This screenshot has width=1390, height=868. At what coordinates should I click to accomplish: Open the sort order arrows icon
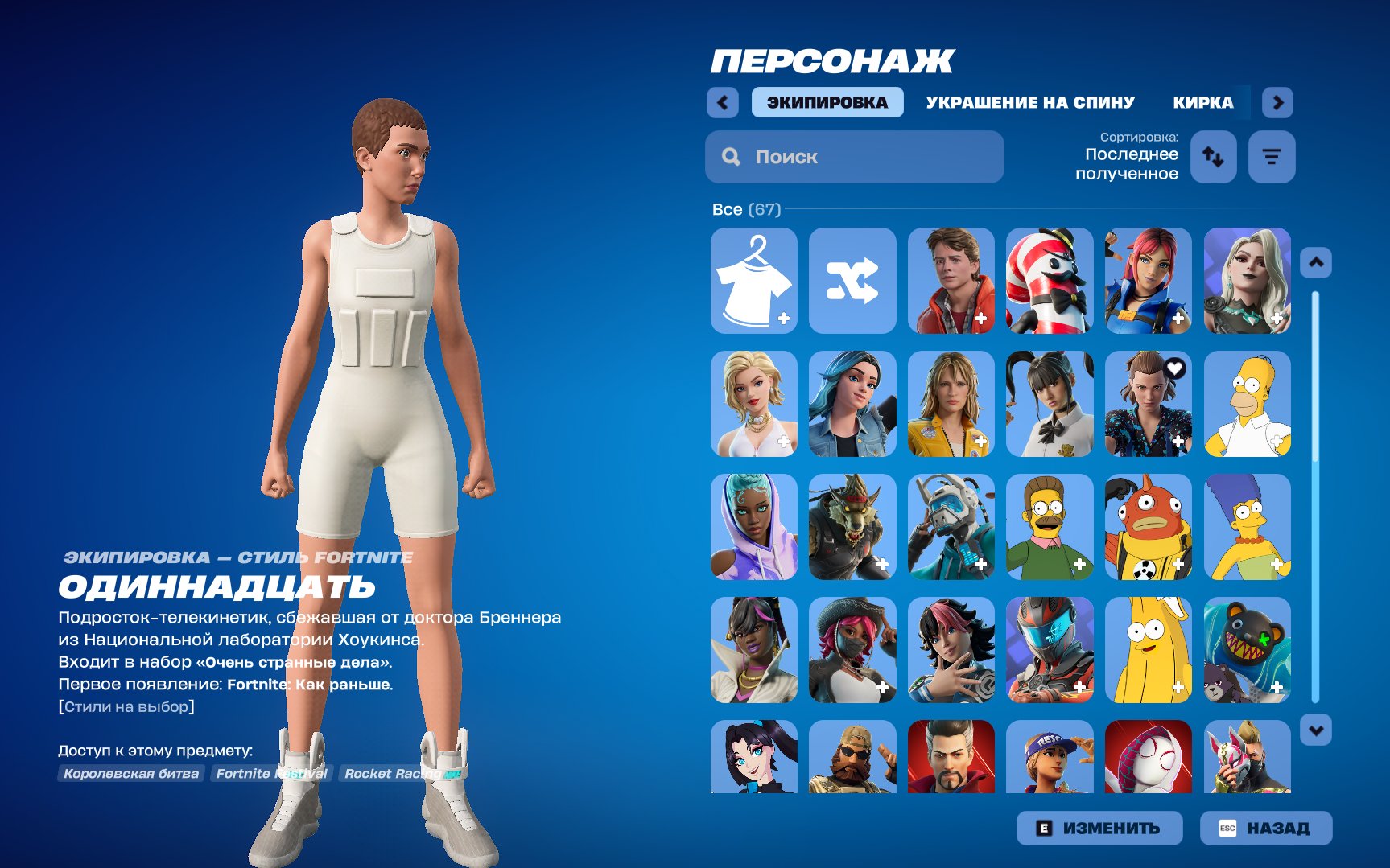click(1213, 157)
